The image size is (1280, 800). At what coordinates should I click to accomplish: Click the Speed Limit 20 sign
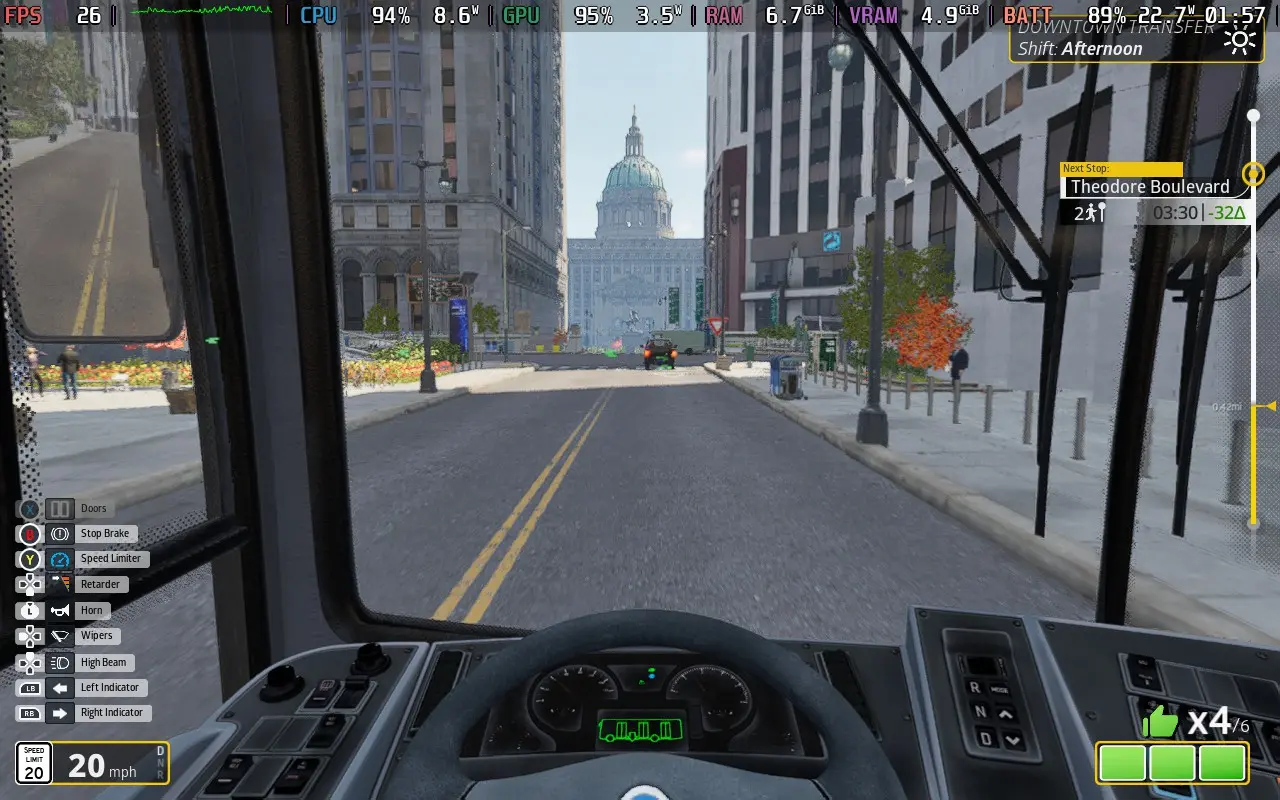coord(35,762)
